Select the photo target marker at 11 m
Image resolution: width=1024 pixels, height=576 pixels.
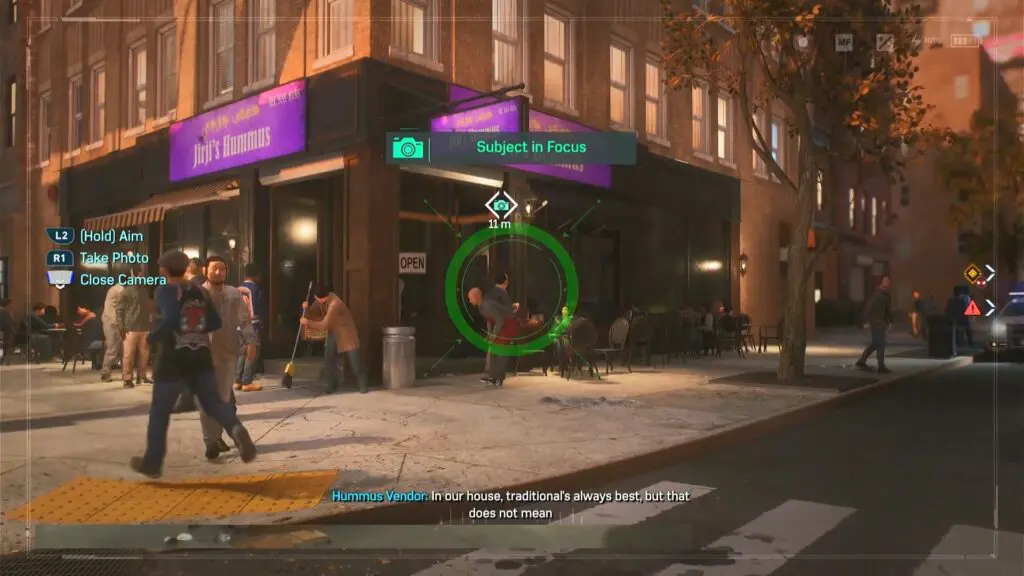tap(500, 205)
